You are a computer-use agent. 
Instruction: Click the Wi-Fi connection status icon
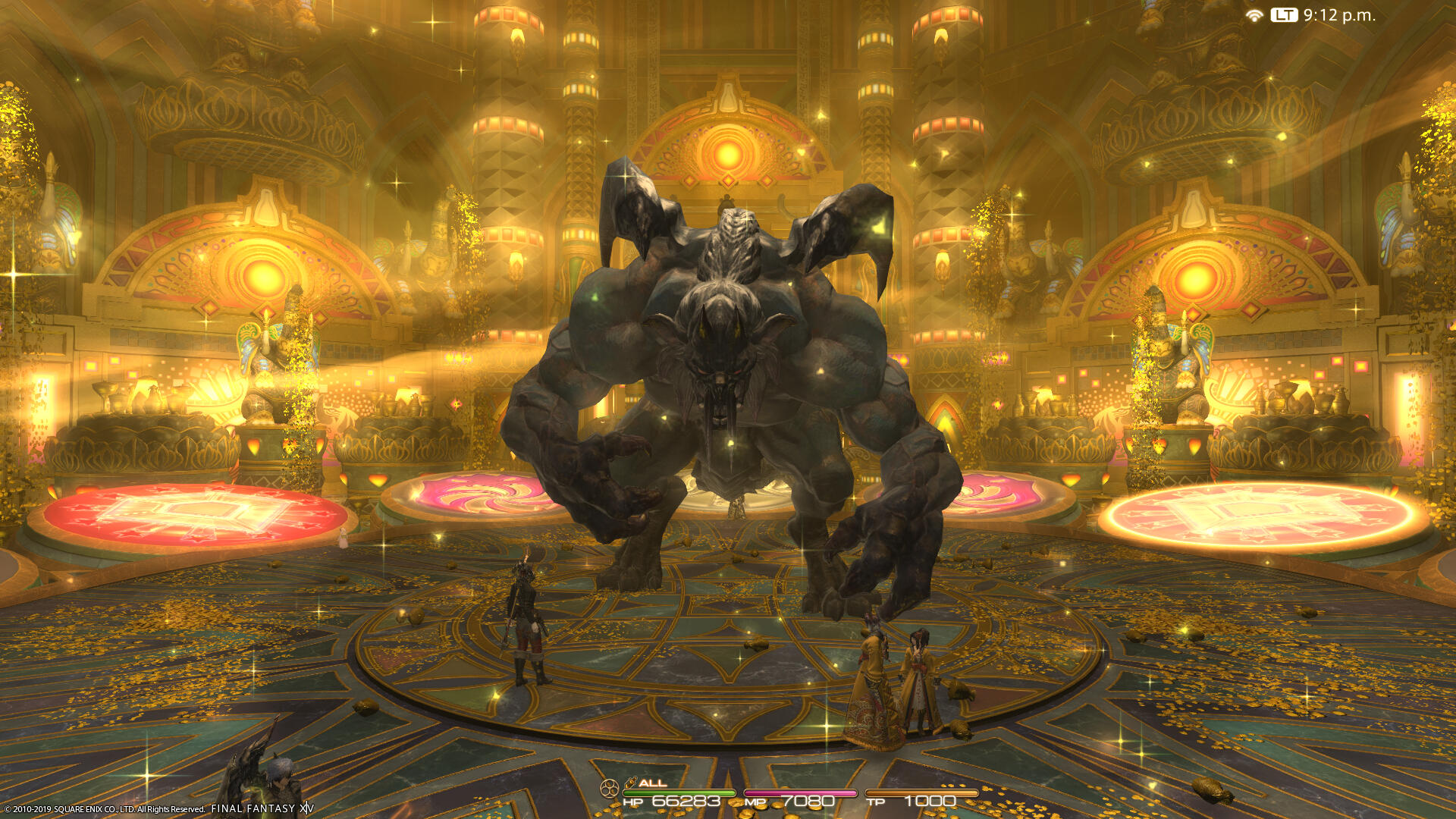pos(1254,15)
